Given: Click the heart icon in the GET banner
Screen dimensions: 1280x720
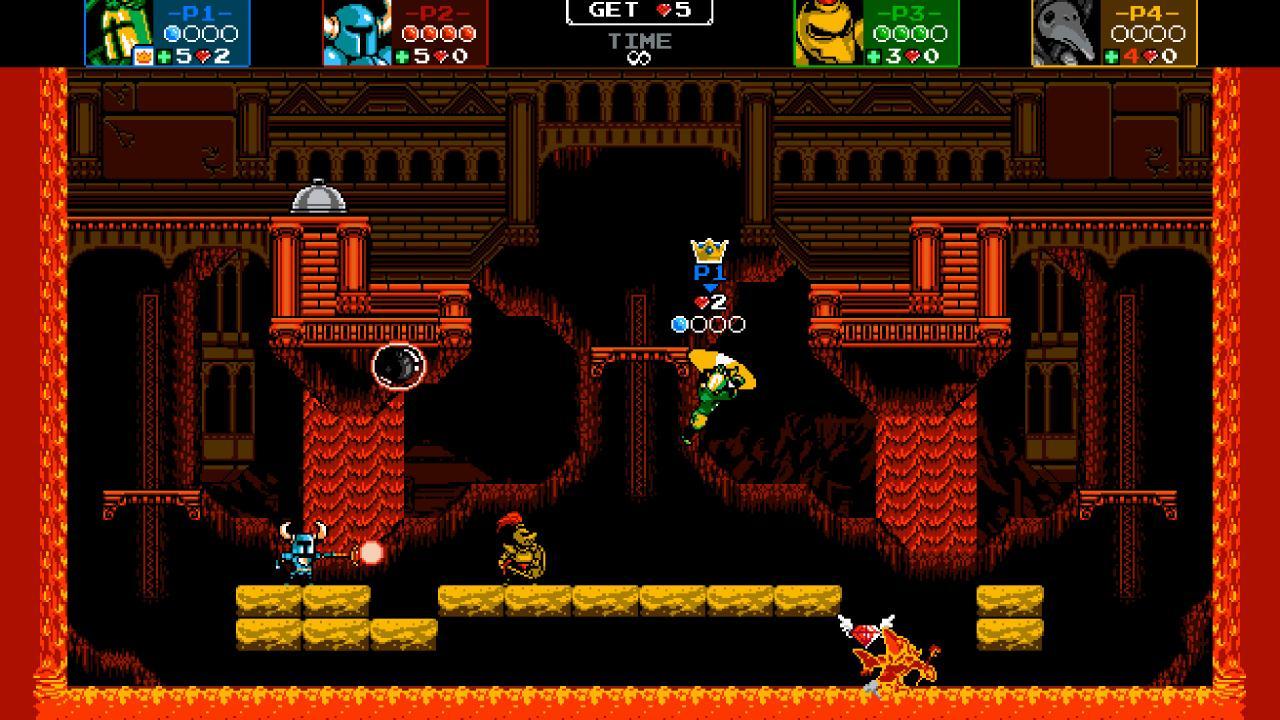Looking at the screenshot, I should (666, 11).
